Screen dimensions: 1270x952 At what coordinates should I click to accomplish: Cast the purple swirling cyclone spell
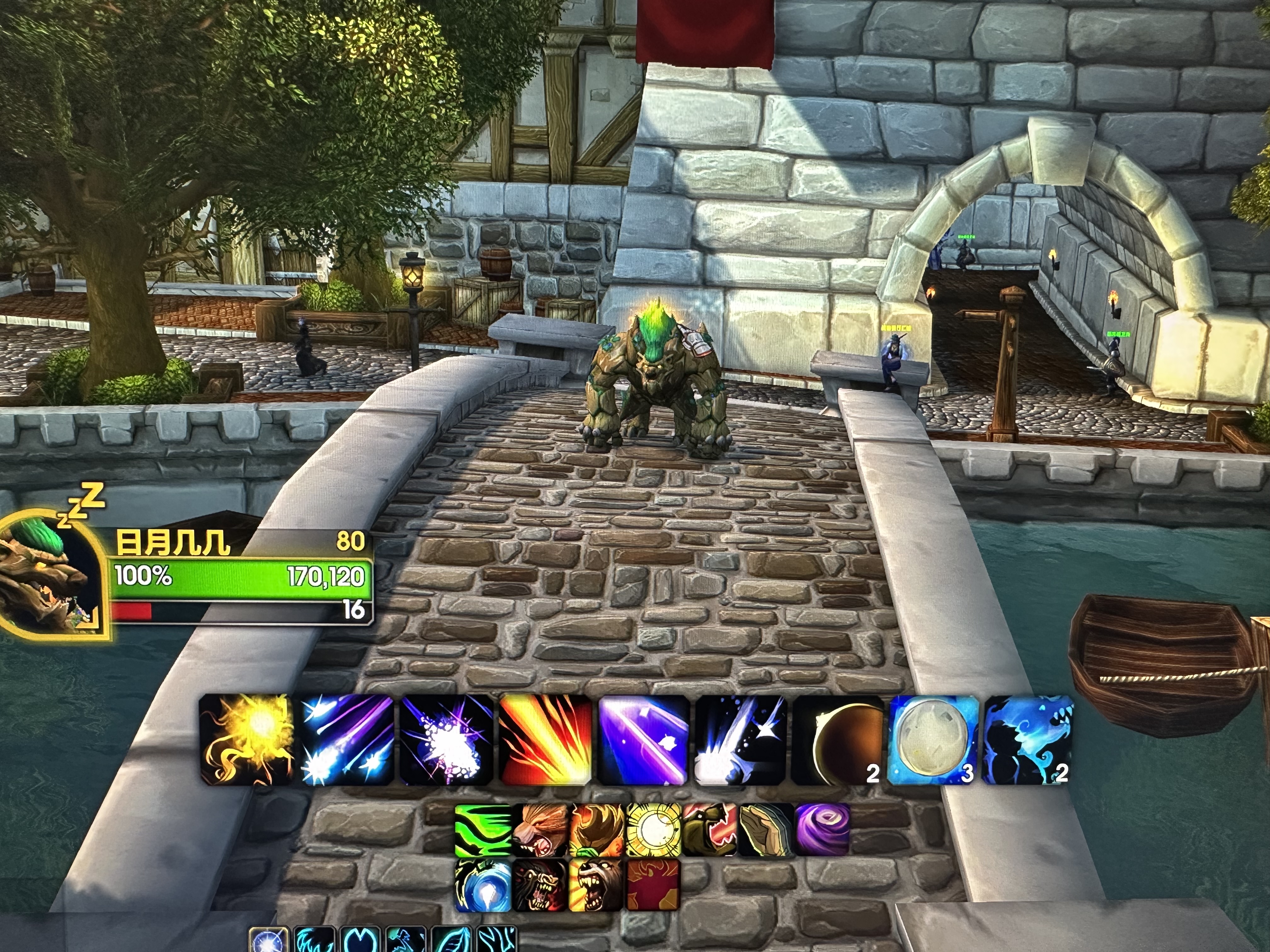pos(822,830)
